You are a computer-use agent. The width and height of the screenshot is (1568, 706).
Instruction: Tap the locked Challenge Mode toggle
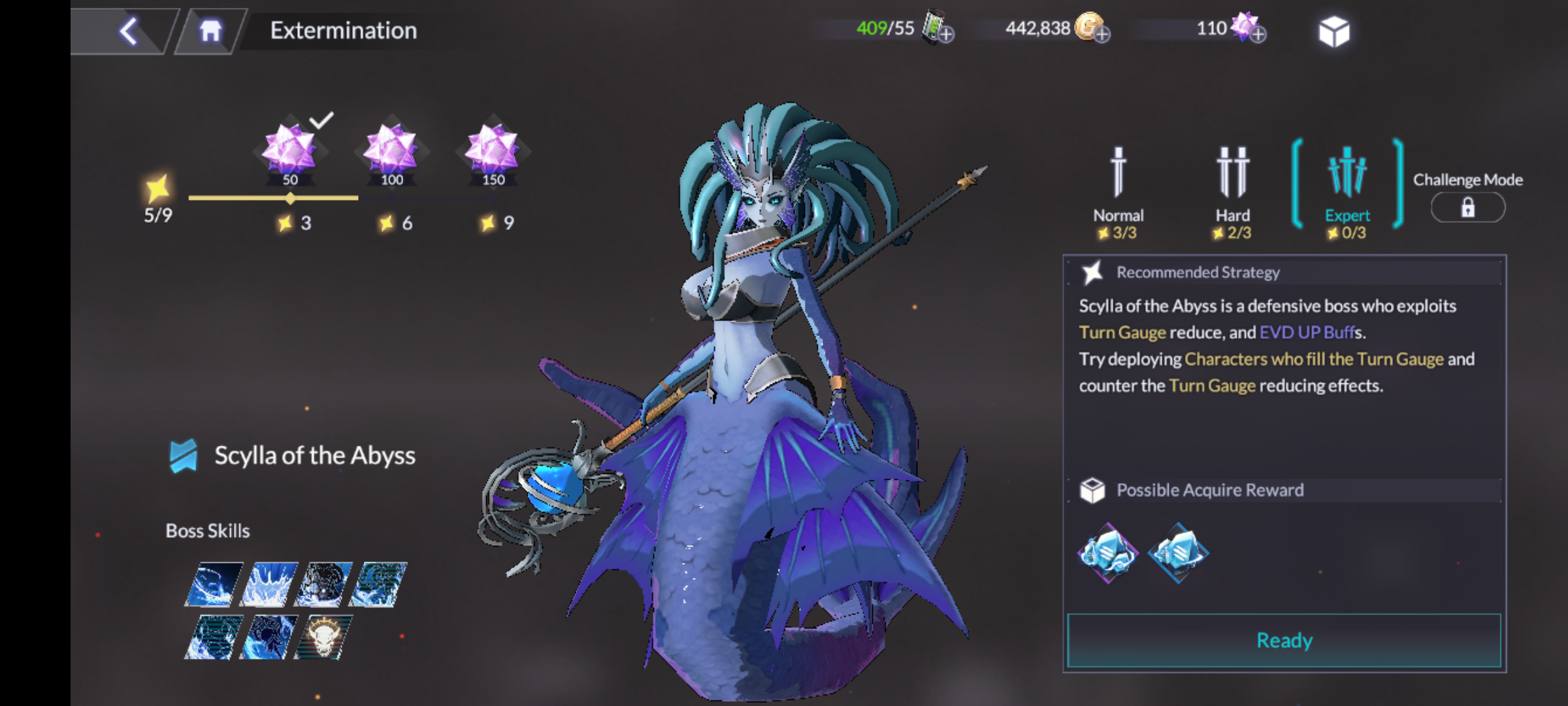pyautogui.click(x=1467, y=209)
